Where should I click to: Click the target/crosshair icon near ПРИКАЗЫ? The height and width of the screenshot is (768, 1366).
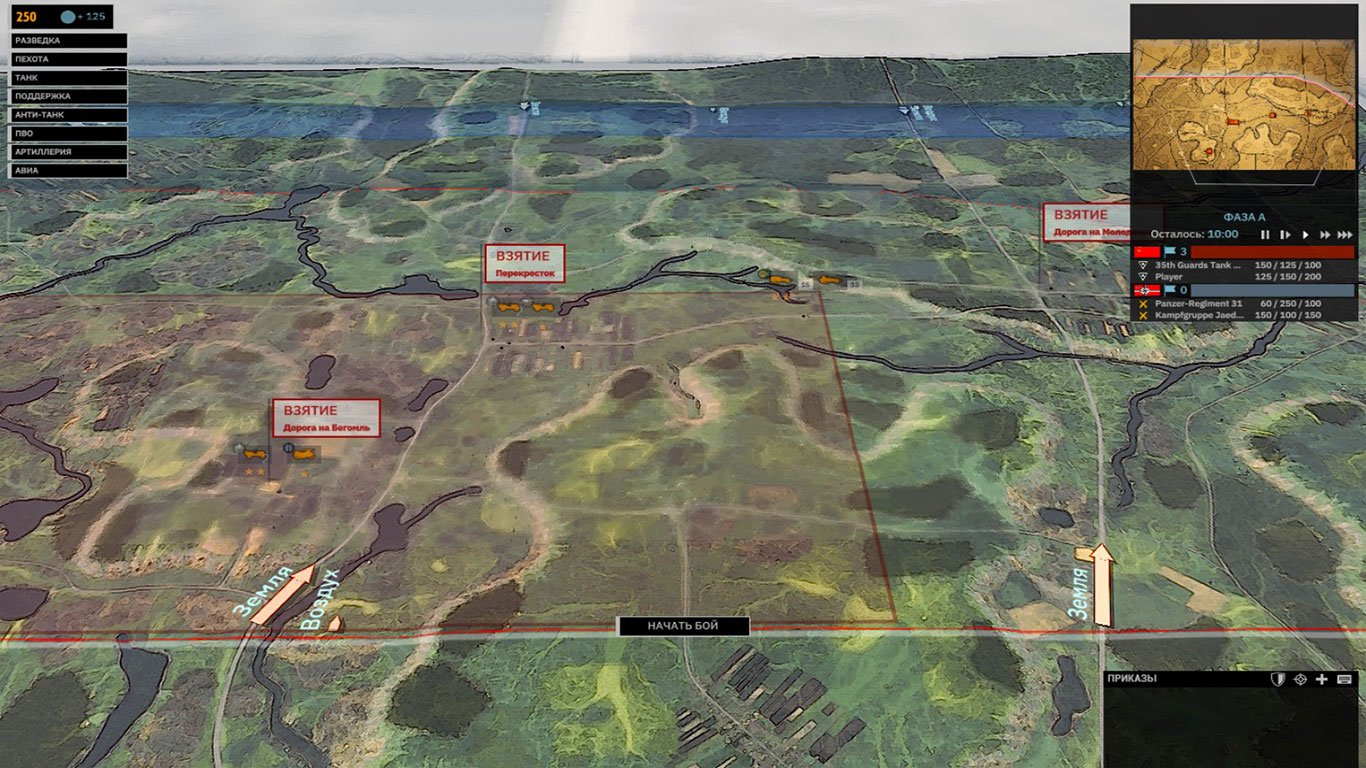tap(1300, 680)
